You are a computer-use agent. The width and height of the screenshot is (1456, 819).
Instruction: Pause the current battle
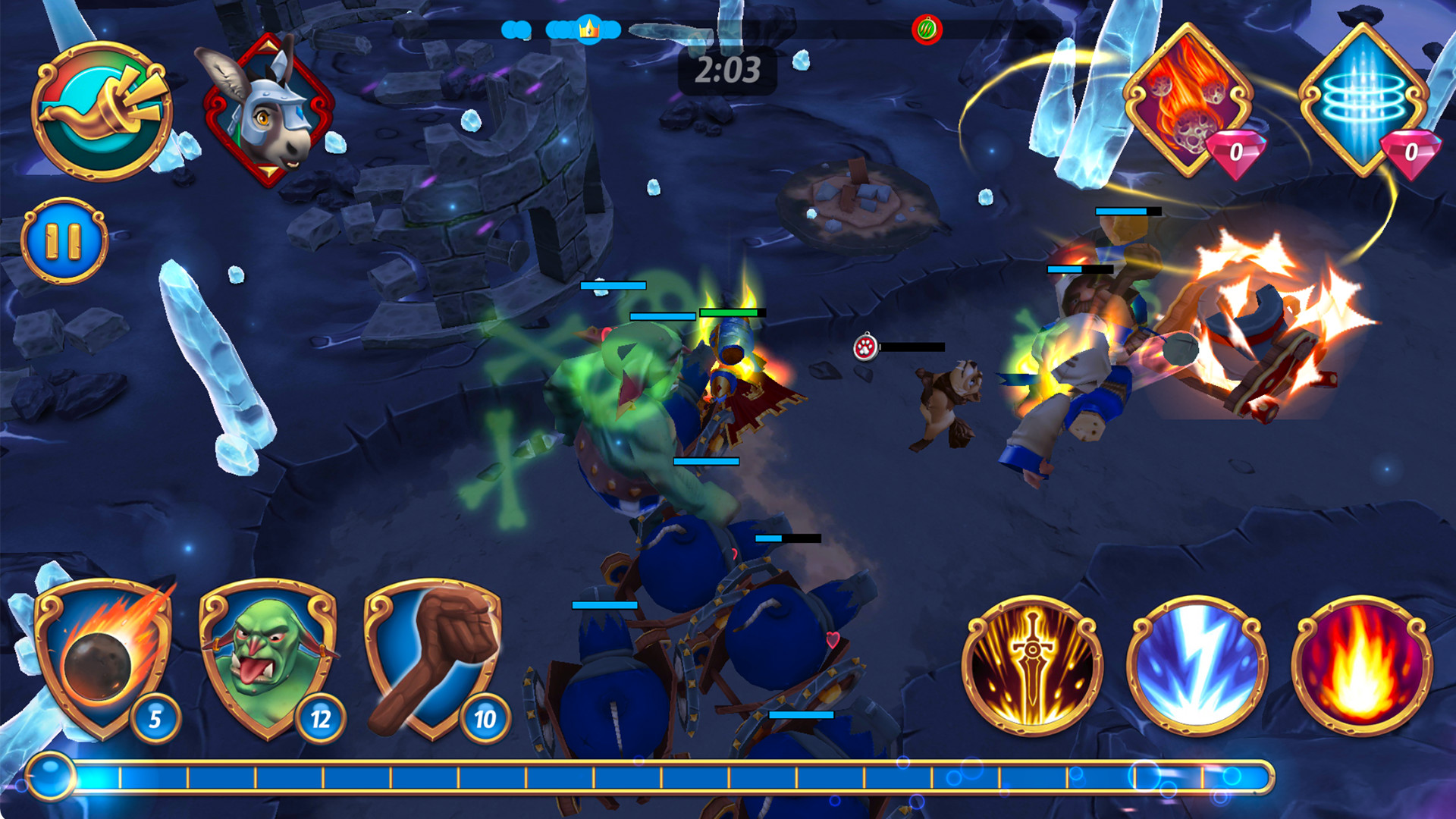click(x=67, y=239)
